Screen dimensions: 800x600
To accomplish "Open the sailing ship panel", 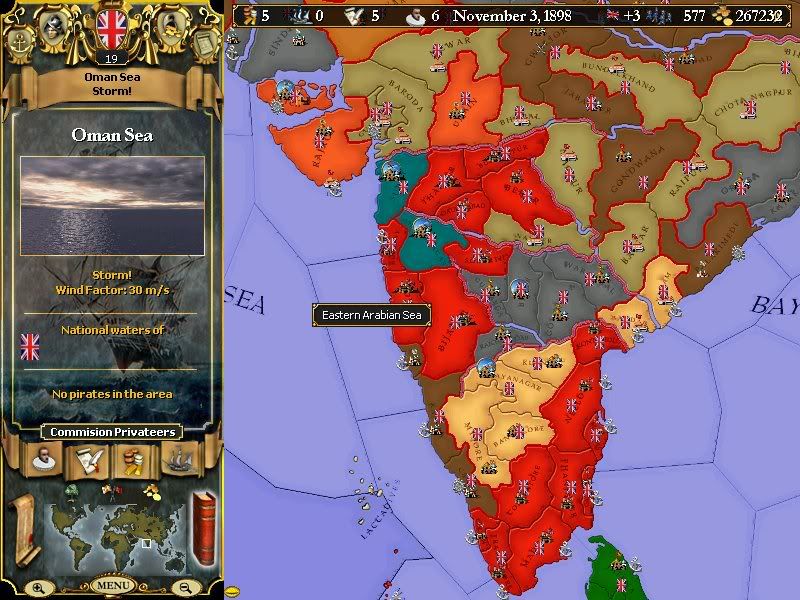I will [x=180, y=459].
